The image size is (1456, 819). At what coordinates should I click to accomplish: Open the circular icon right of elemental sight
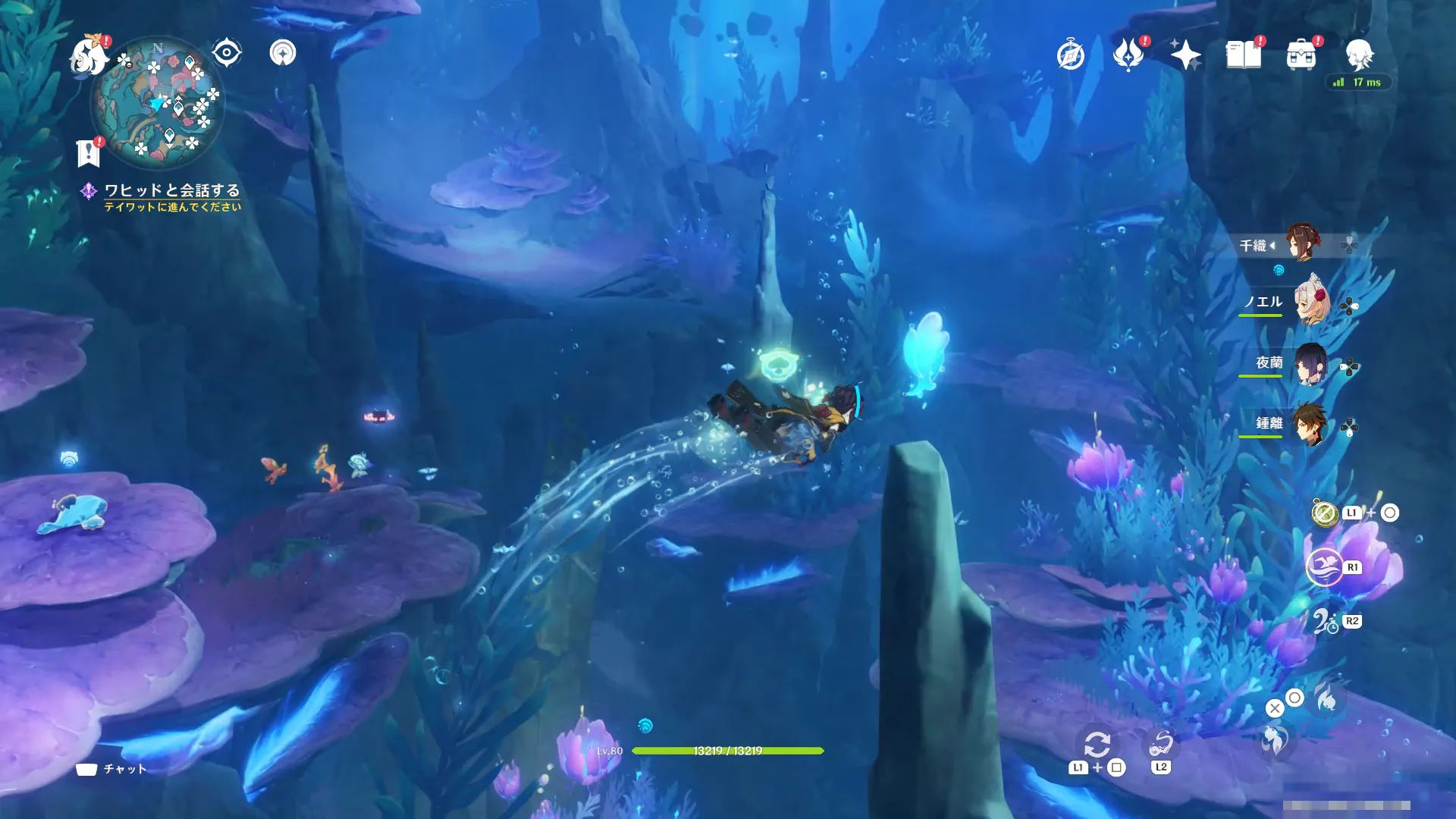pos(283,53)
